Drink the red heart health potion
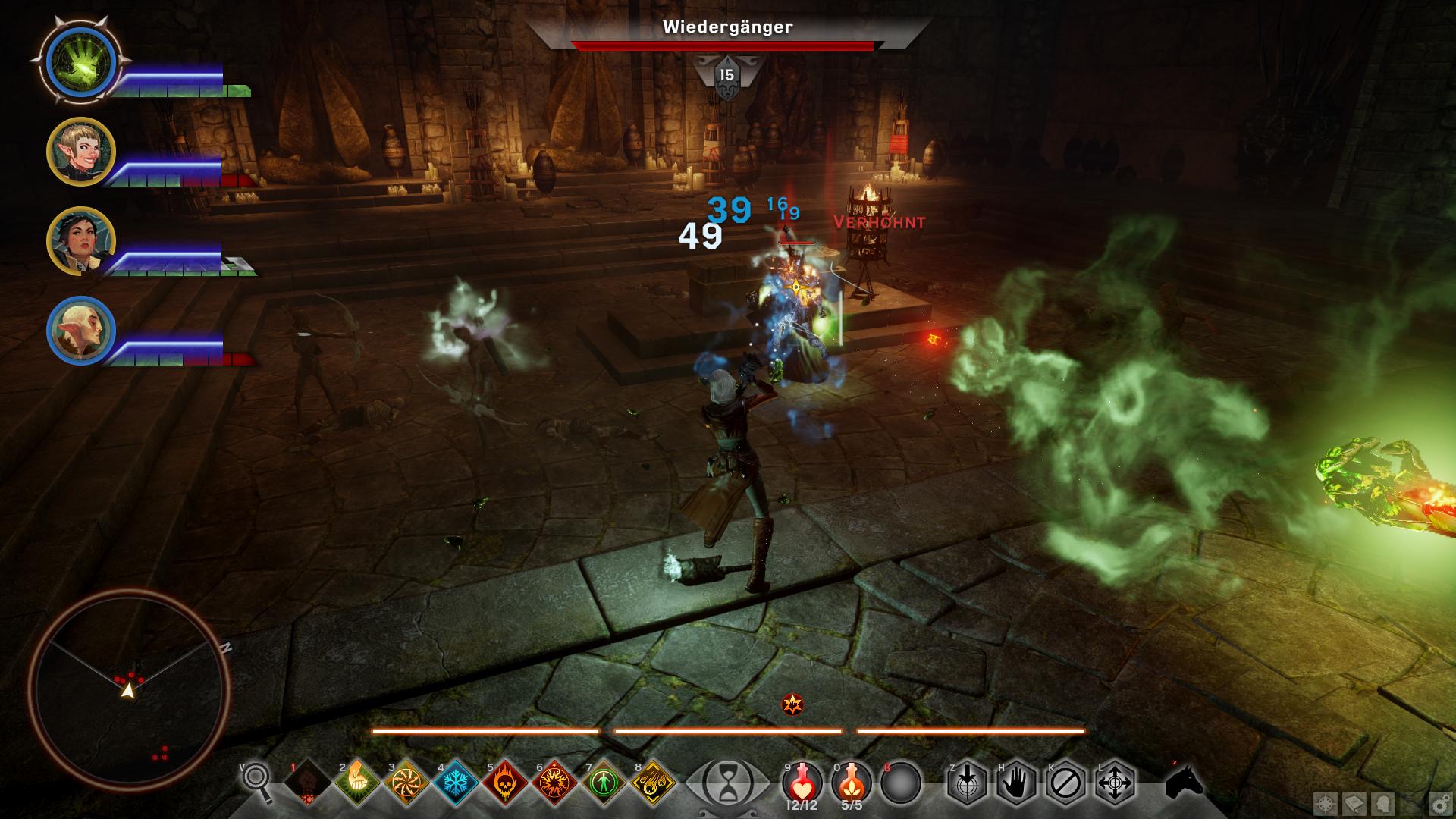The image size is (1456, 819). (x=801, y=782)
